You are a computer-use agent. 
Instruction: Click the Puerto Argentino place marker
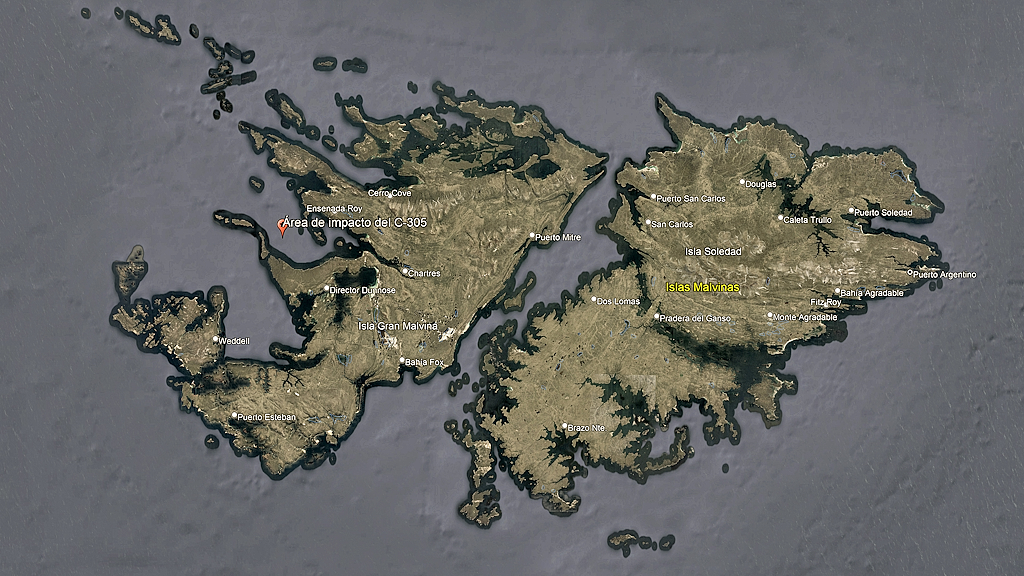tap(910, 272)
